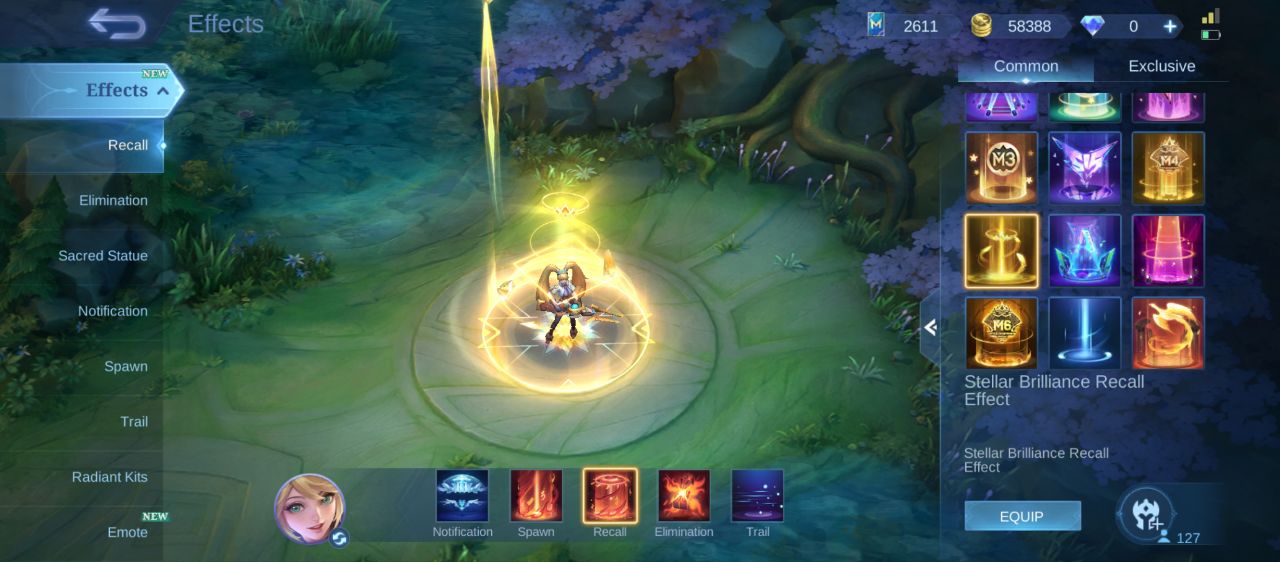Go back with the return arrow
The image size is (1280, 562).
pos(116,24)
